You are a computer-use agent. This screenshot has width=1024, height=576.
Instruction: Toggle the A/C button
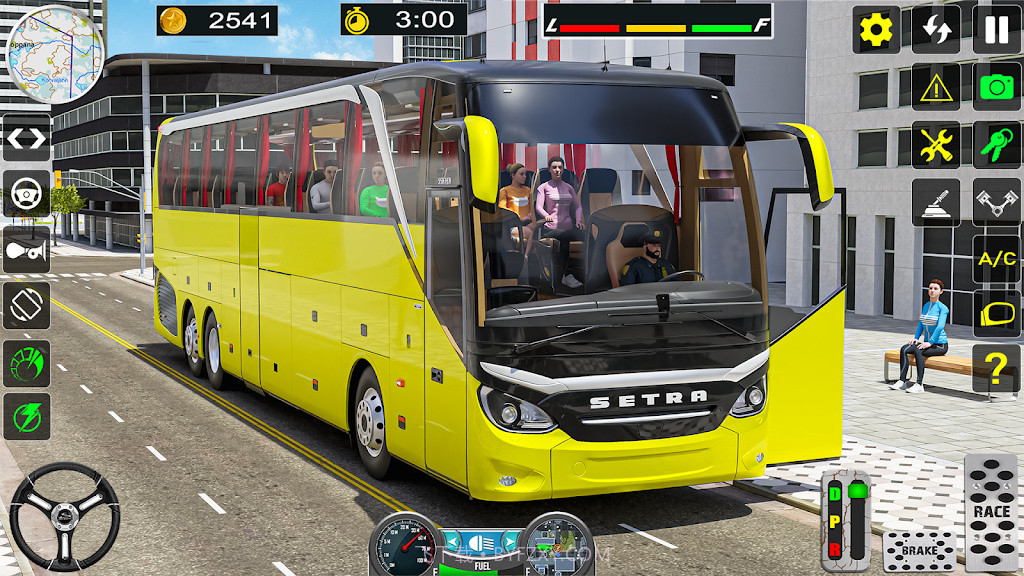tap(997, 260)
